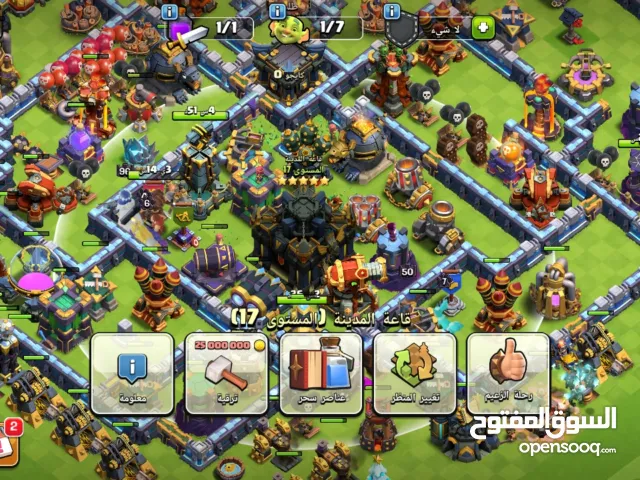The height and width of the screenshot is (480, 640).
Task: Open the magic items book and potion
Action: pos(321,372)
